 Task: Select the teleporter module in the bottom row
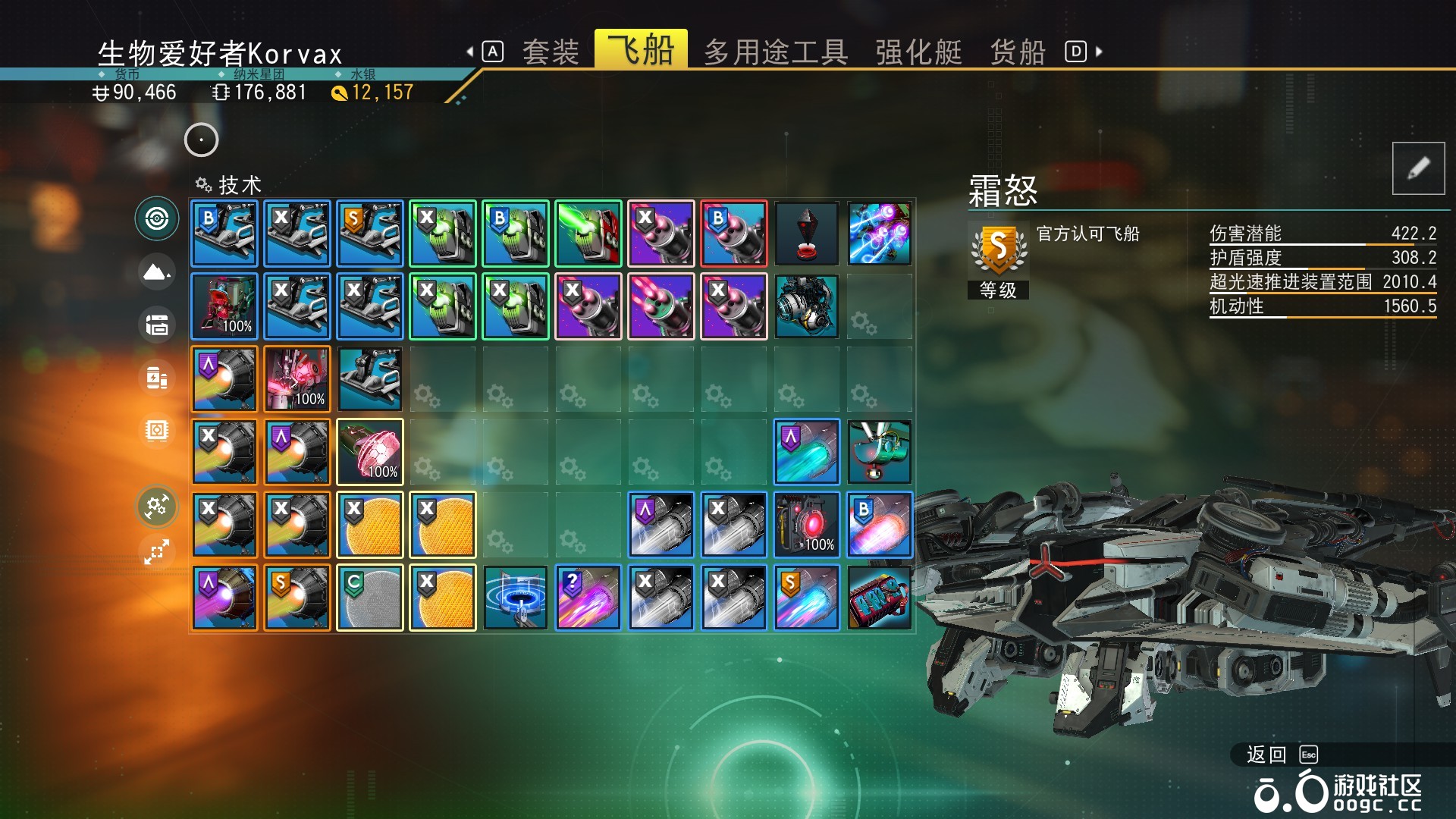516,597
